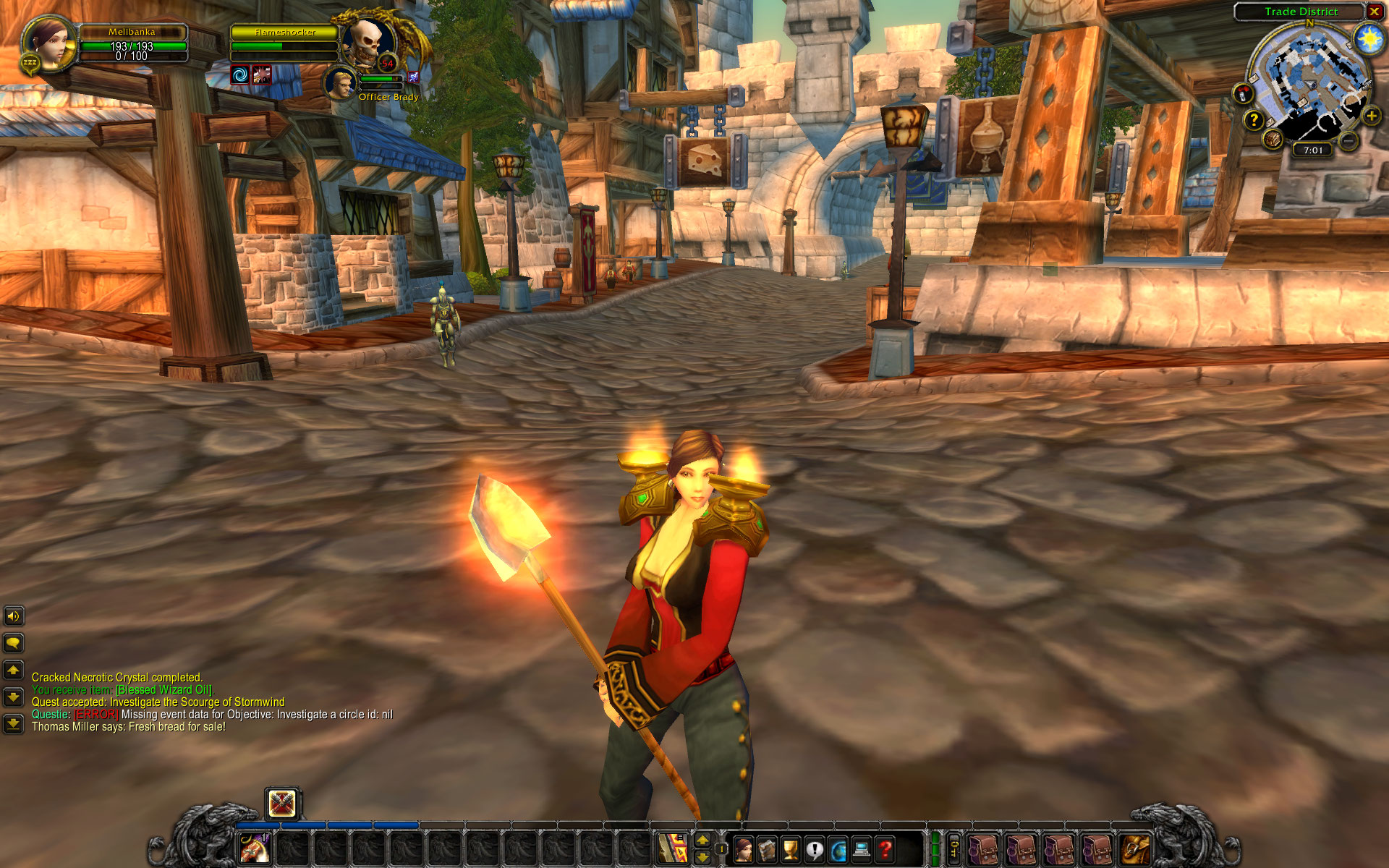Select the Flameshocker skull target portrait
This screenshot has width=1389, height=868.
pos(368,43)
